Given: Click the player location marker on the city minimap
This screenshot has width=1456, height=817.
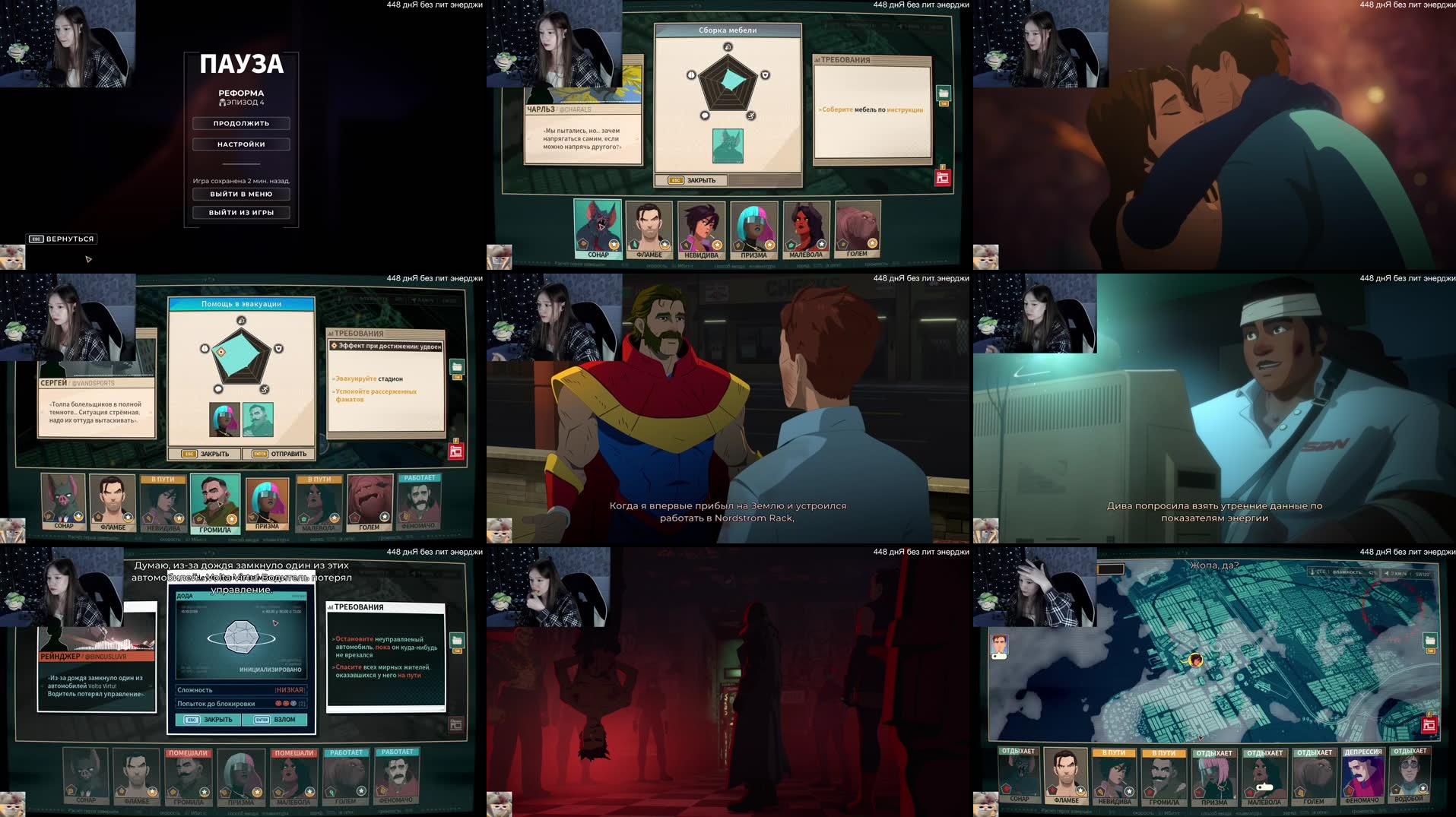Looking at the screenshot, I should click(1197, 660).
